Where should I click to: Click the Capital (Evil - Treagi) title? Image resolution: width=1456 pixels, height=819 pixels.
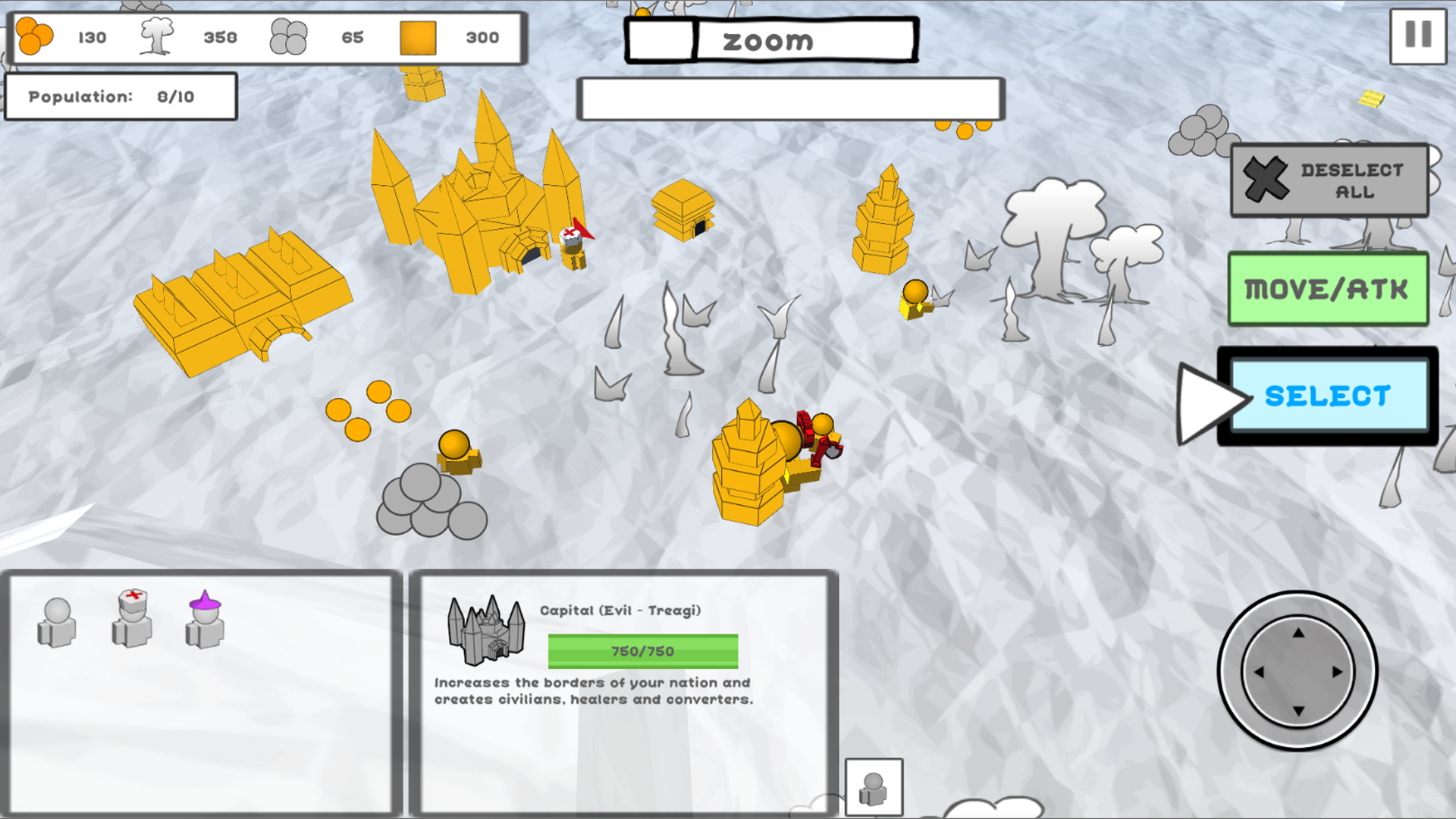pyautogui.click(x=622, y=609)
